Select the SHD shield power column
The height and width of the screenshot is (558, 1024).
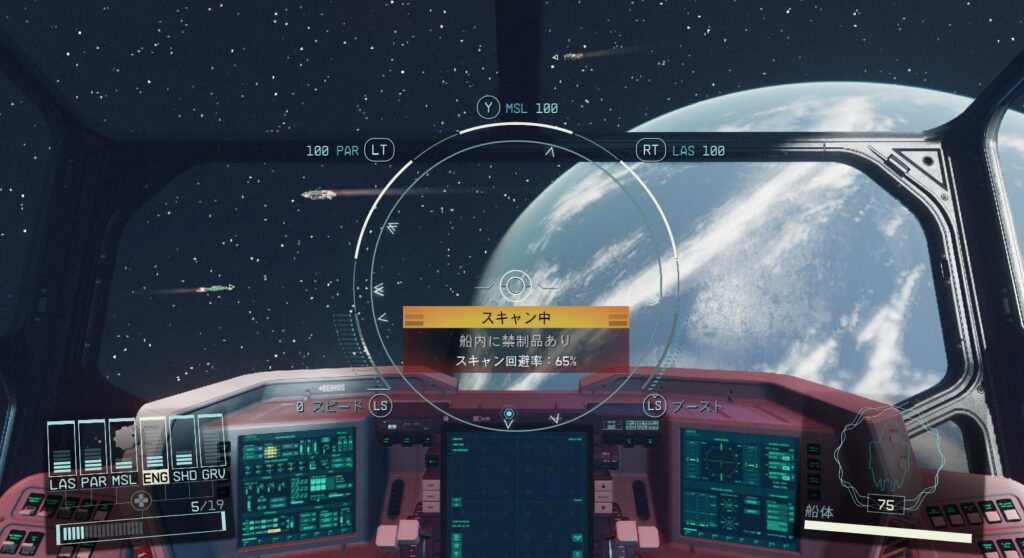[x=182, y=448]
